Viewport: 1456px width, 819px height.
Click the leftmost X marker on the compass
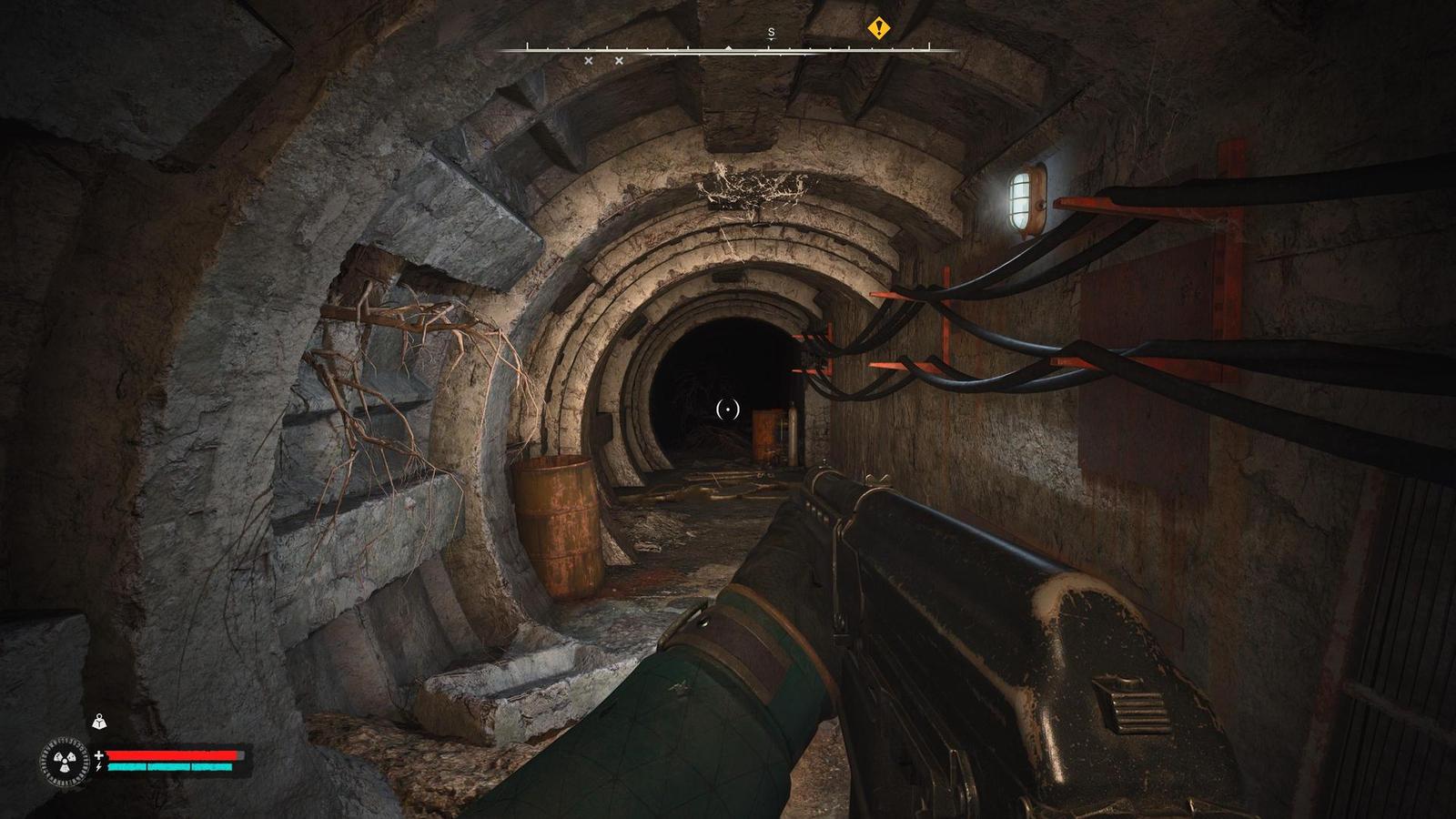coord(589,60)
